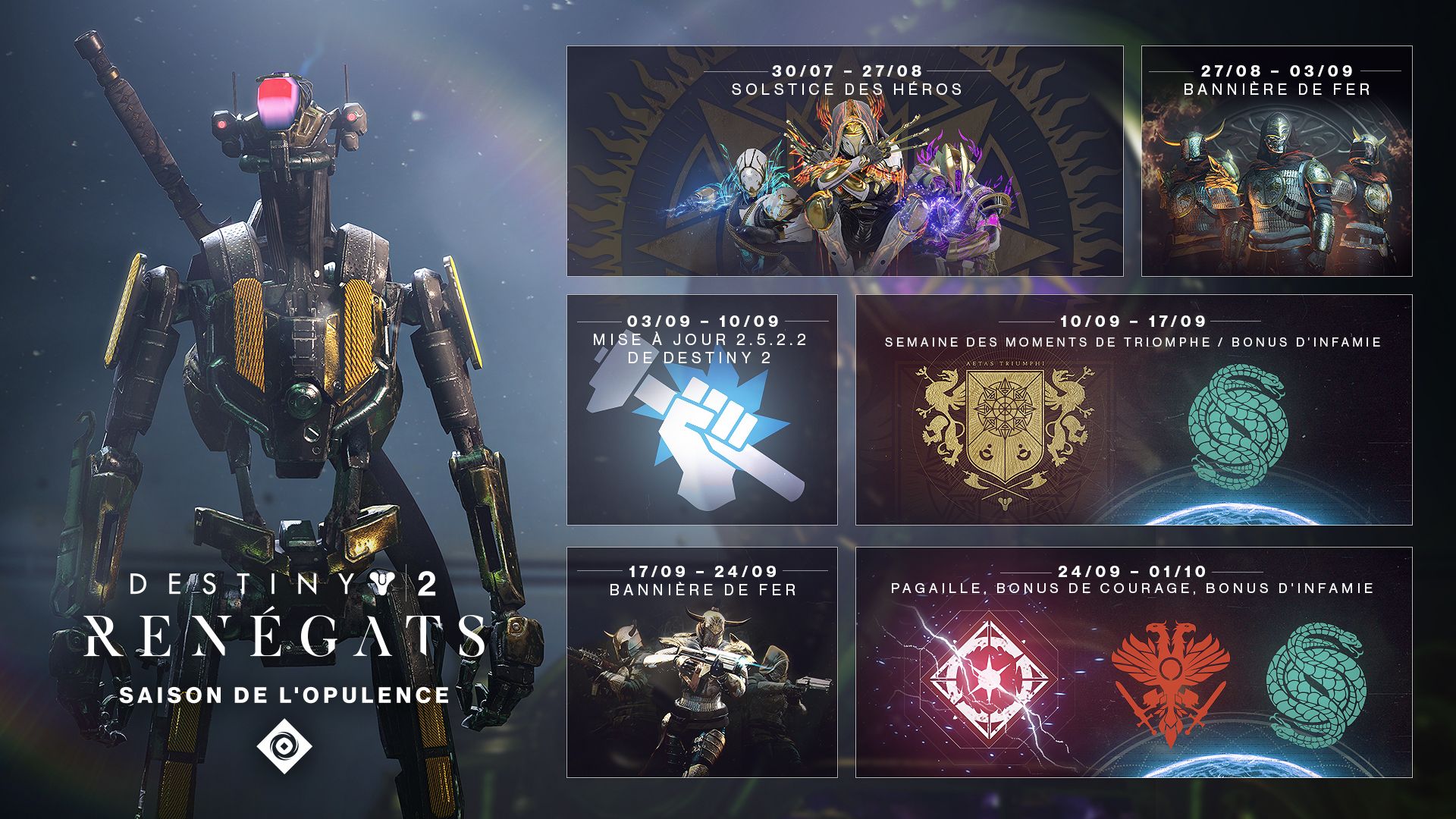The image size is (1456, 819).
Task: Open the 27/08 – 03/09 Bannière de Fer tile
Action: click(1276, 161)
